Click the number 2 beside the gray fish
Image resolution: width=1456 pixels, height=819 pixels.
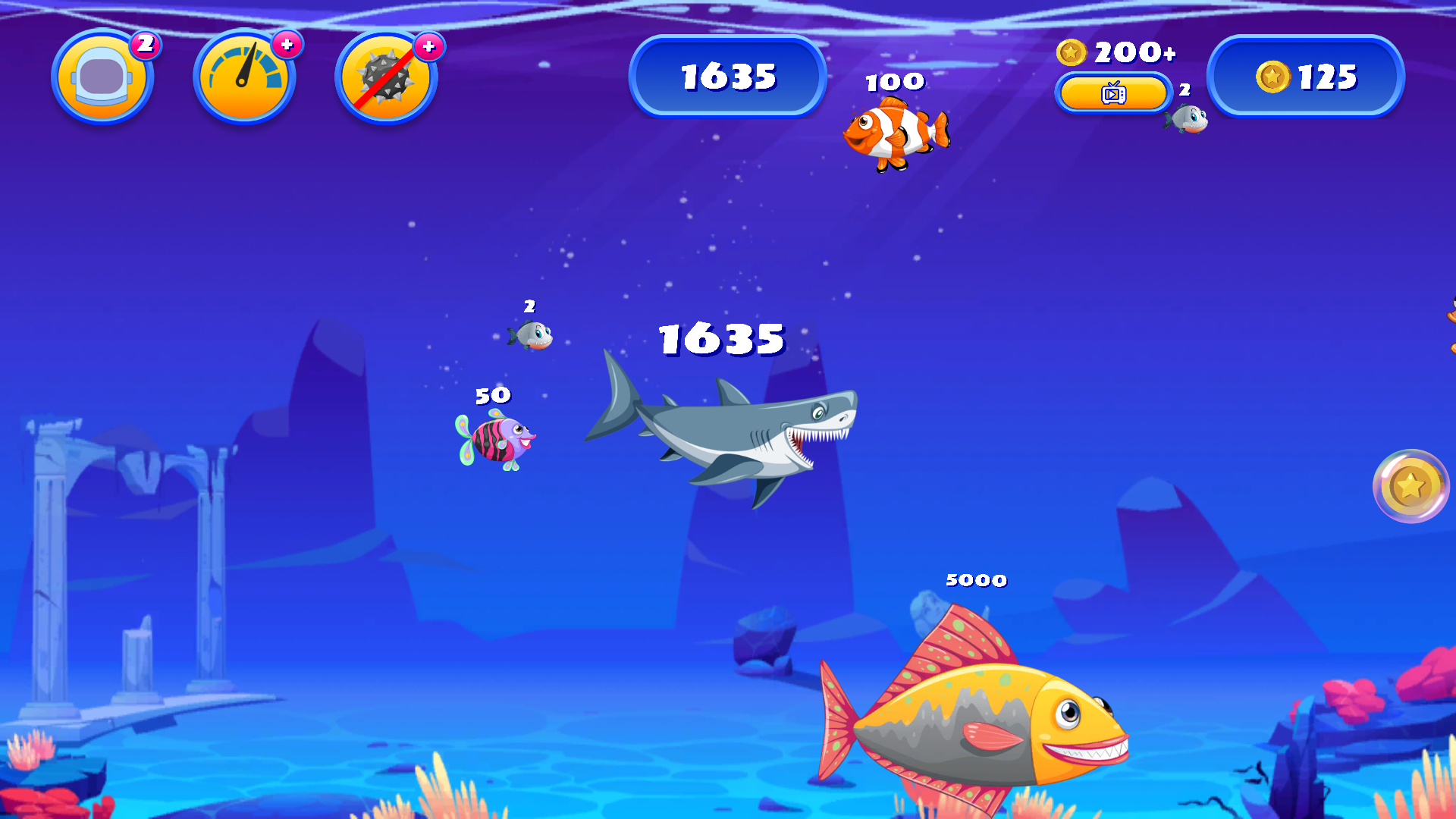tap(529, 308)
